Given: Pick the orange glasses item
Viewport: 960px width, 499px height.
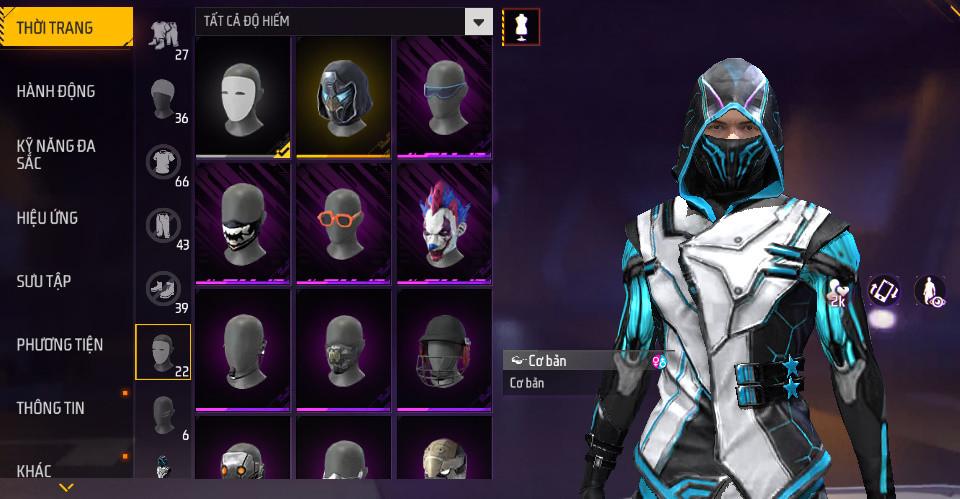Looking at the screenshot, I should [x=343, y=224].
